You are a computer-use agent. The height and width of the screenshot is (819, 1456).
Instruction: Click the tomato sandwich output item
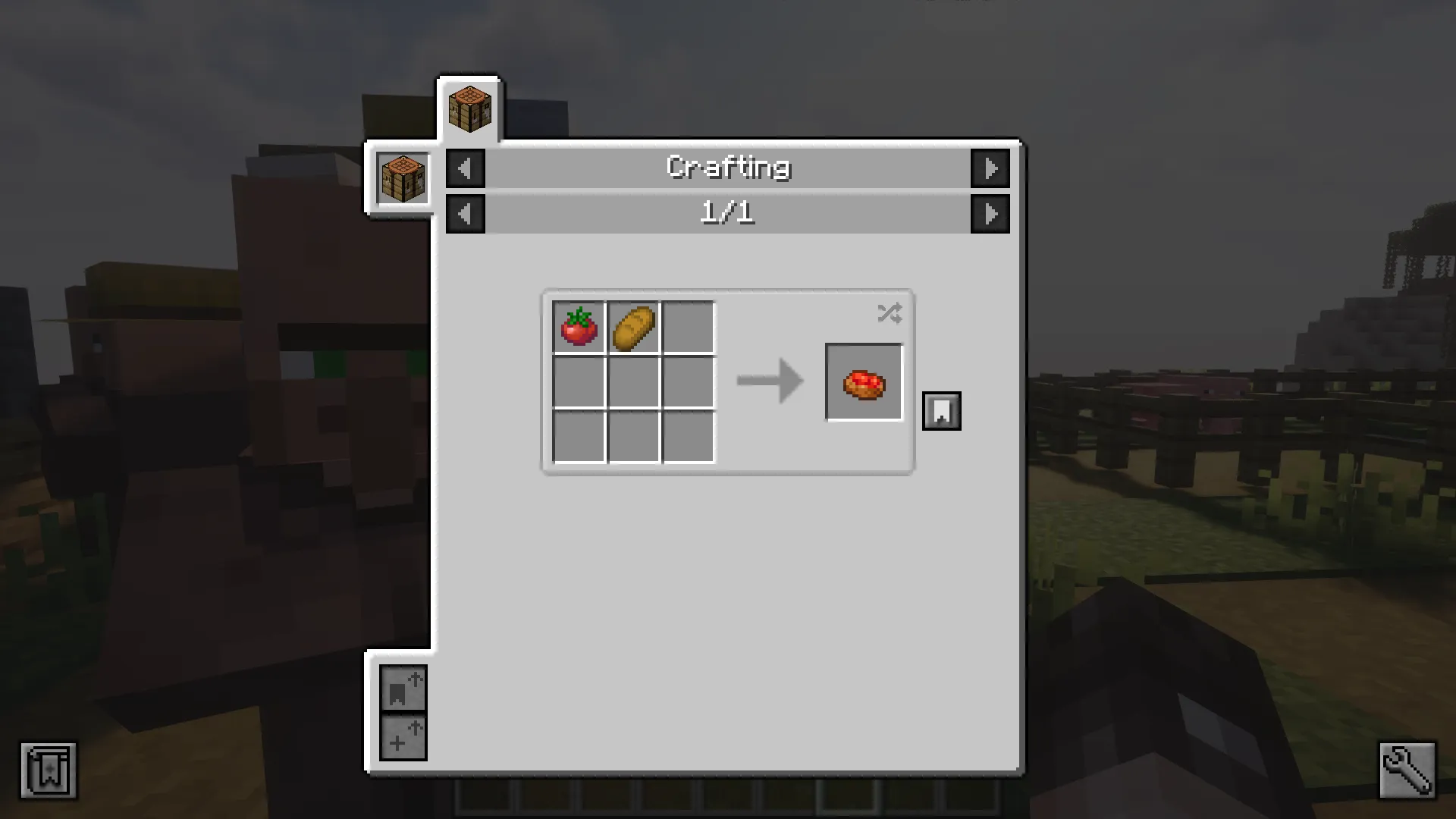(864, 381)
